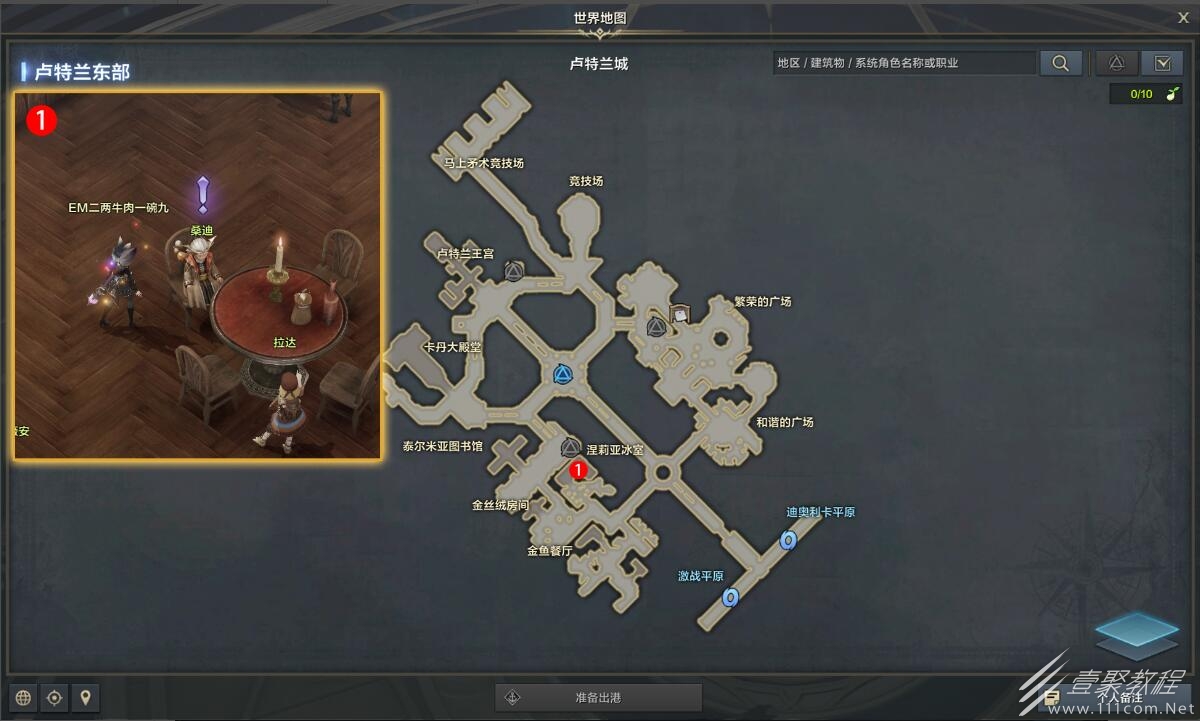Viewport: 1200px width, 721px height.
Task: Click the crosshair locate-position button
Action: (x=55, y=697)
